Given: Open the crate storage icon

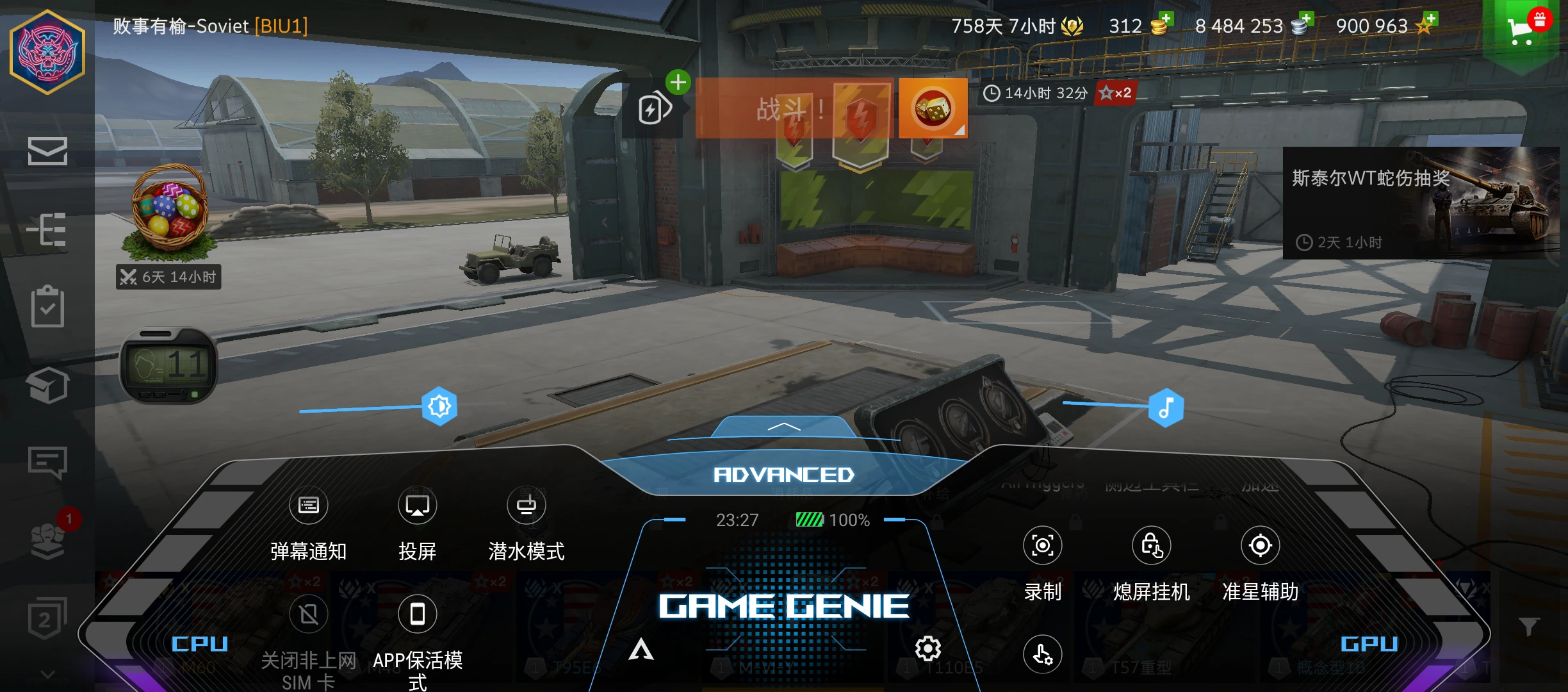Looking at the screenshot, I should click(47, 385).
